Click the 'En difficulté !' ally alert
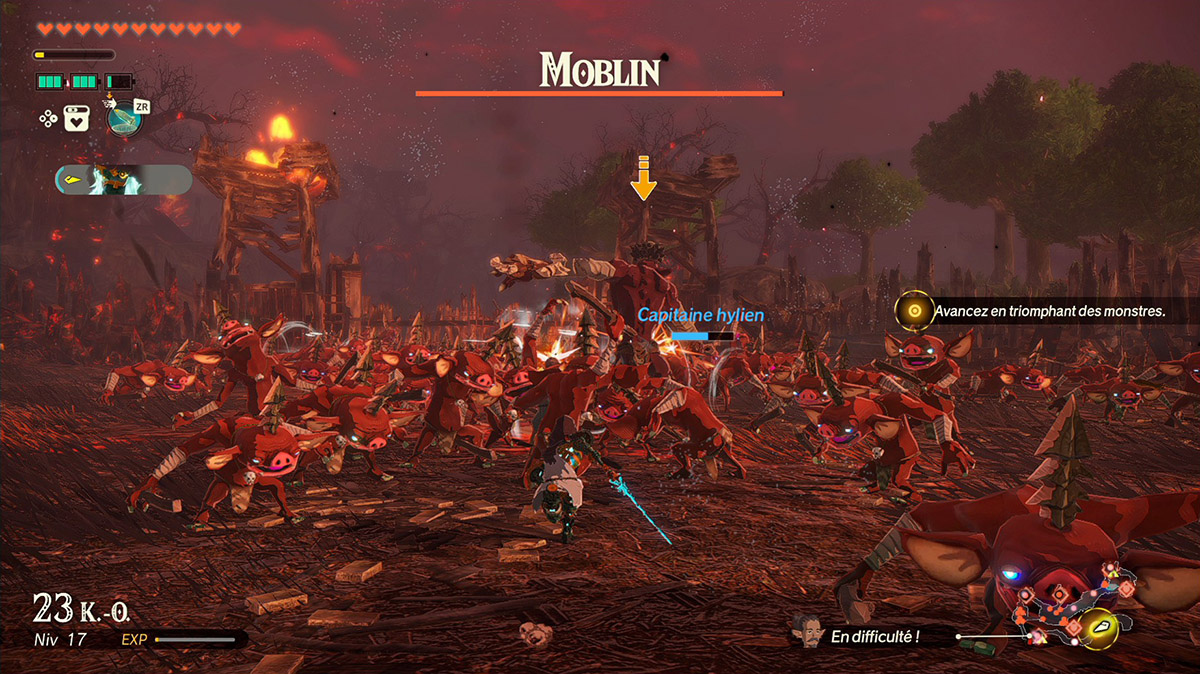 pyautogui.click(x=875, y=635)
